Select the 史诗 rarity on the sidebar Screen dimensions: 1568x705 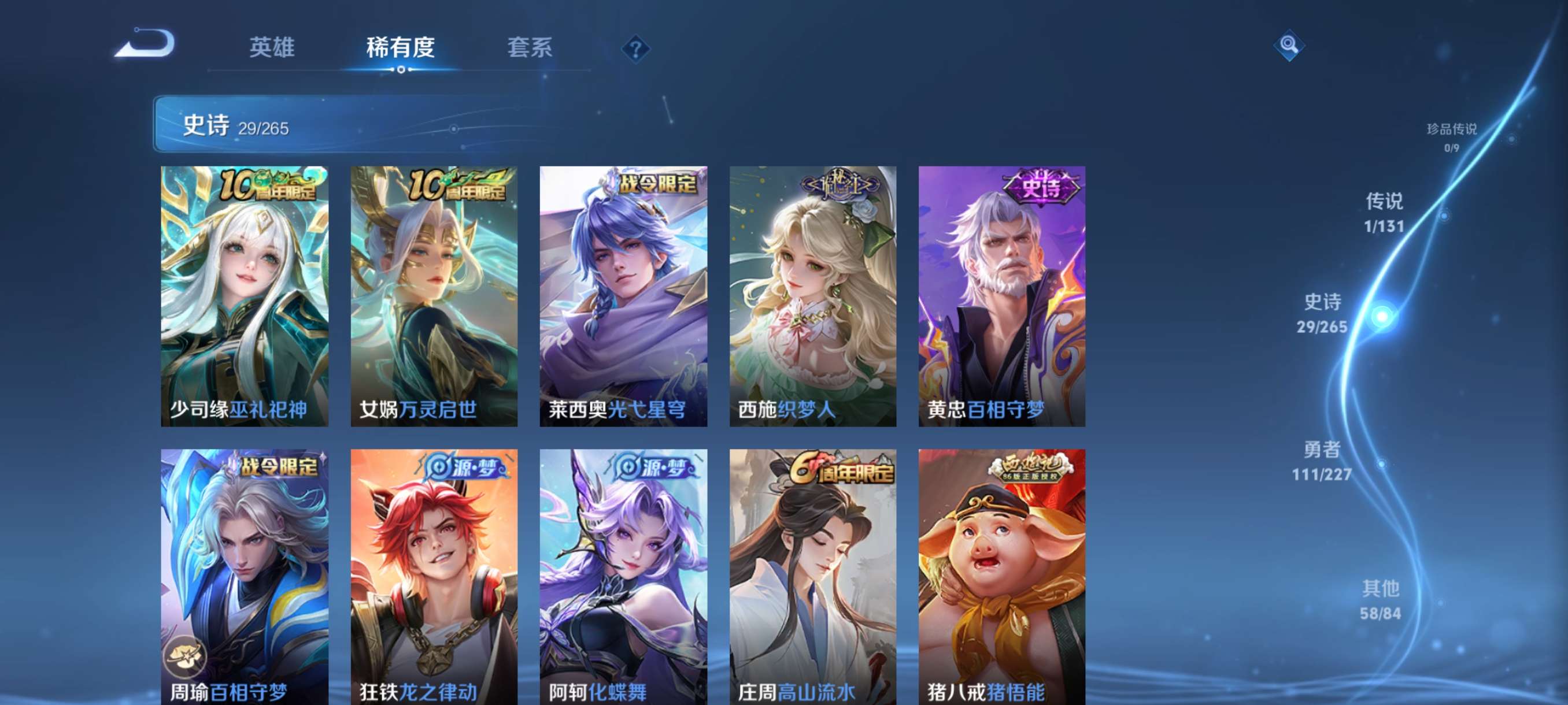pos(1322,313)
